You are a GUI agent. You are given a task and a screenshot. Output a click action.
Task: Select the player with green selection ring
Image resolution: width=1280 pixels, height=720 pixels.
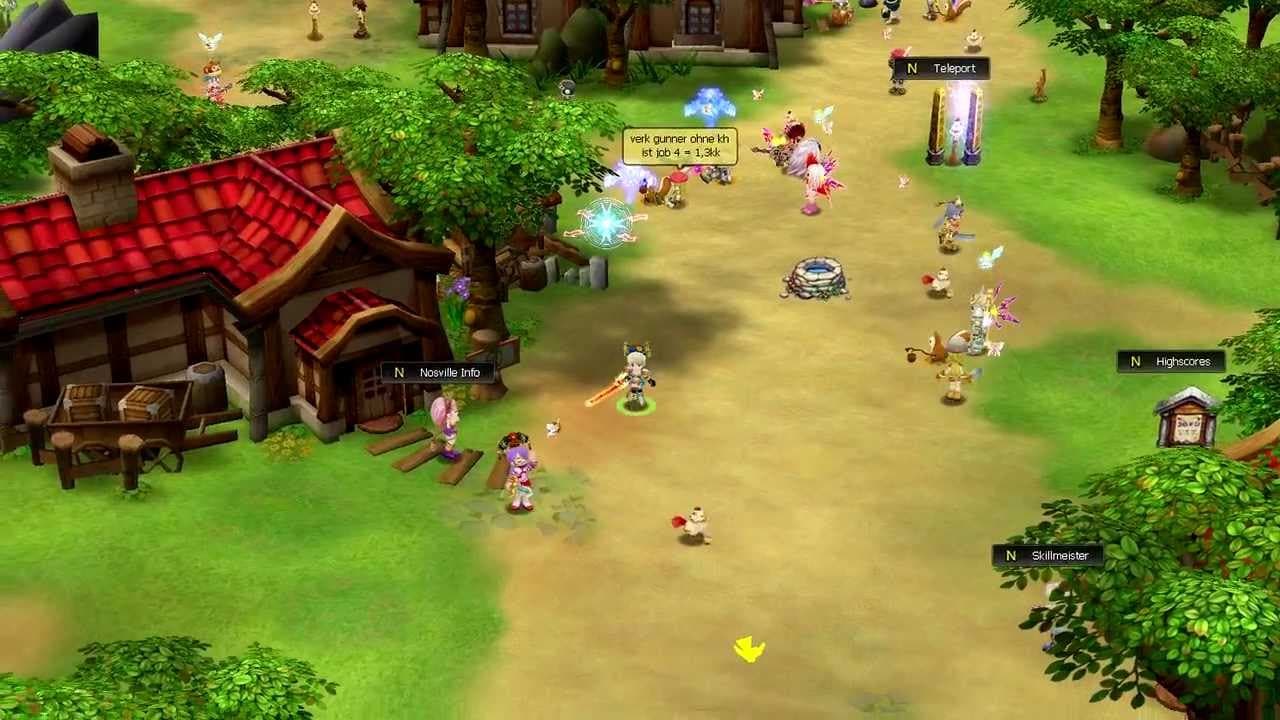(x=634, y=380)
